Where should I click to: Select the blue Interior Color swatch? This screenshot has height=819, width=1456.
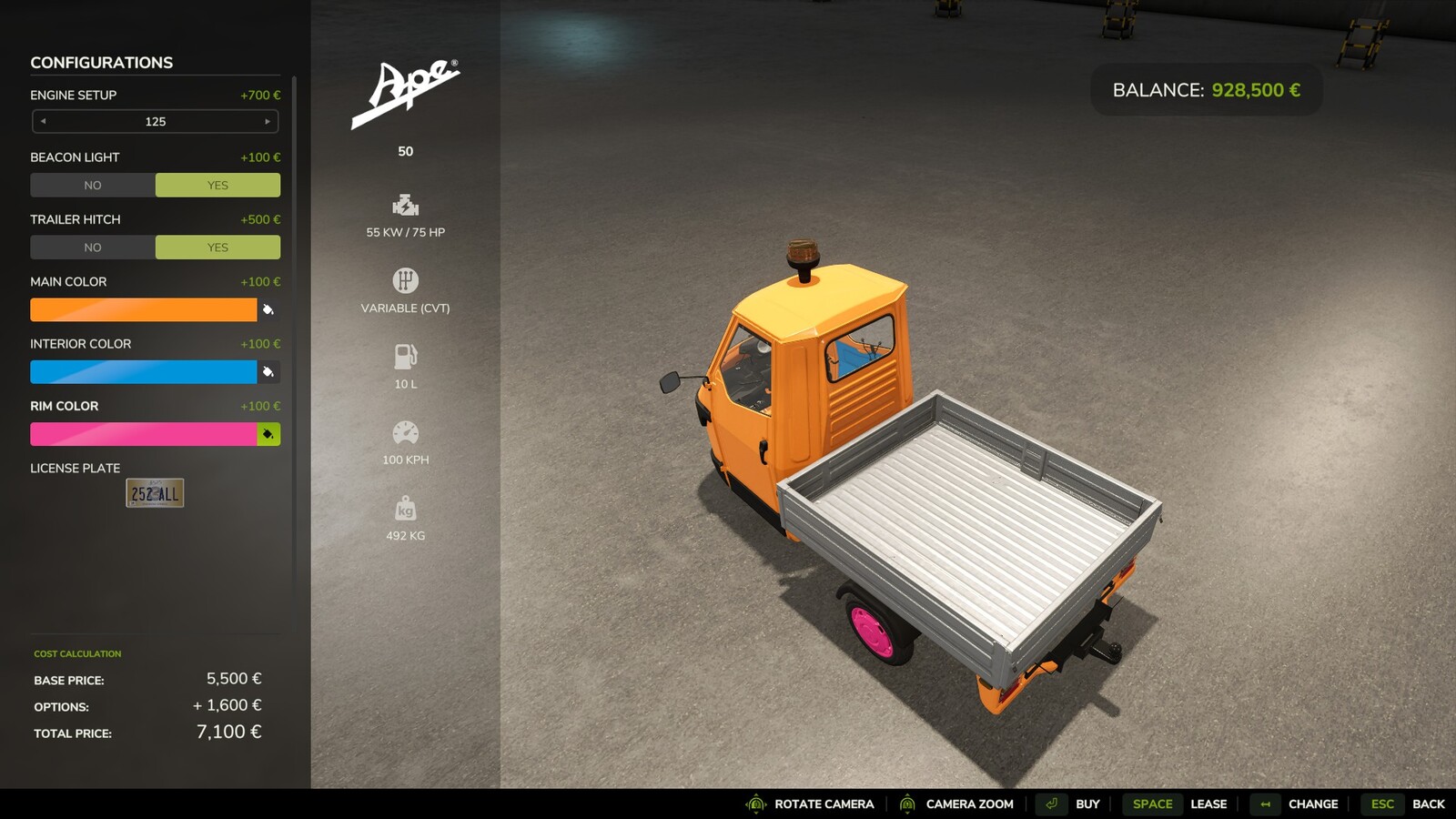(x=144, y=371)
